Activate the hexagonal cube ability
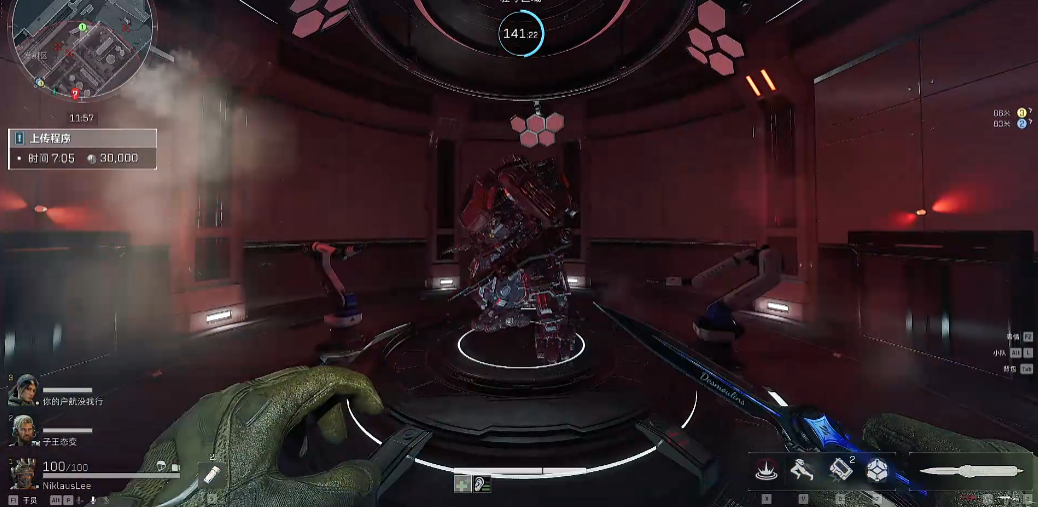Viewport: 1038px width, 507px height. 877,470
